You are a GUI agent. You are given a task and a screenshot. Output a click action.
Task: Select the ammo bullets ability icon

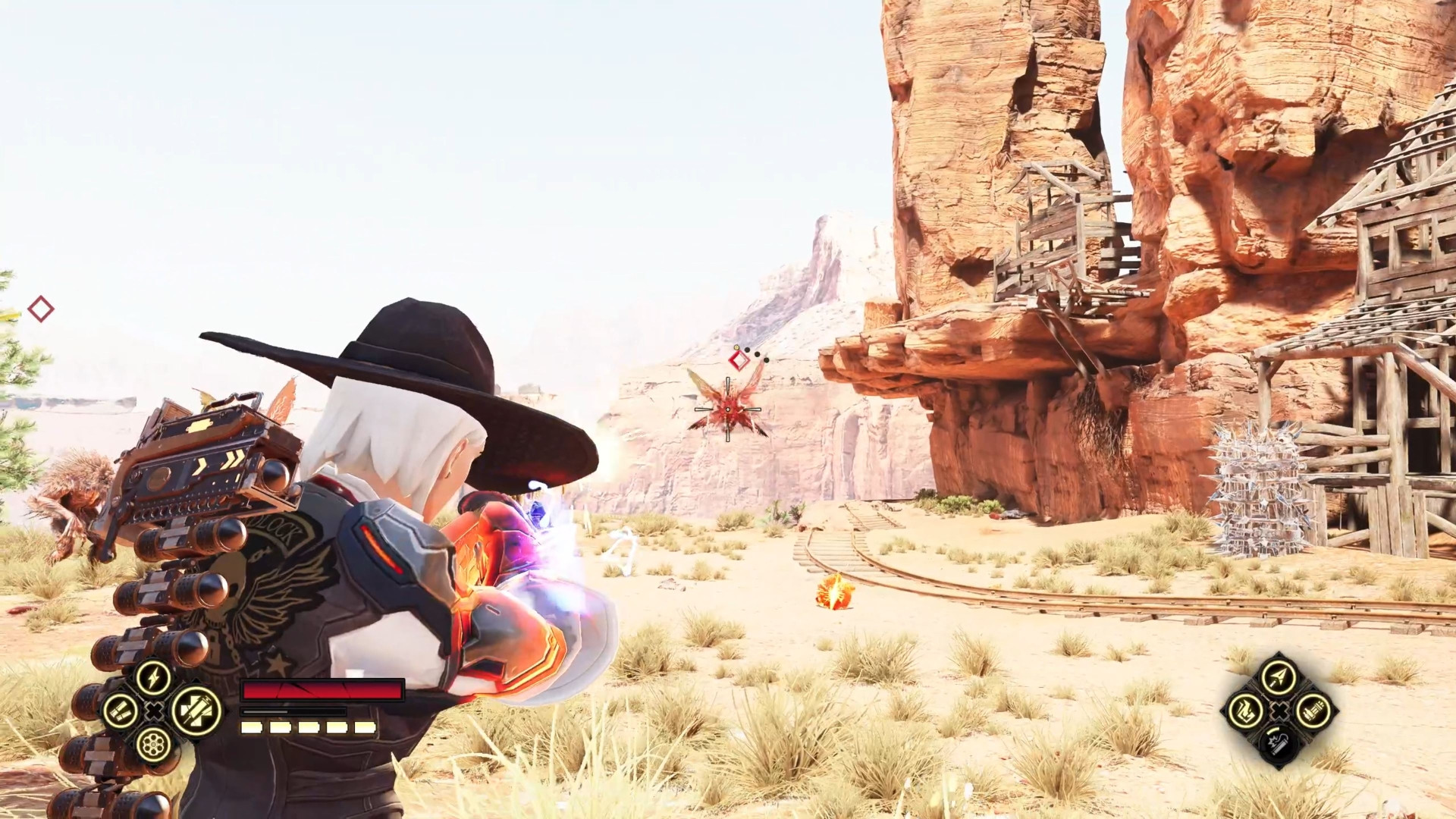121,713
